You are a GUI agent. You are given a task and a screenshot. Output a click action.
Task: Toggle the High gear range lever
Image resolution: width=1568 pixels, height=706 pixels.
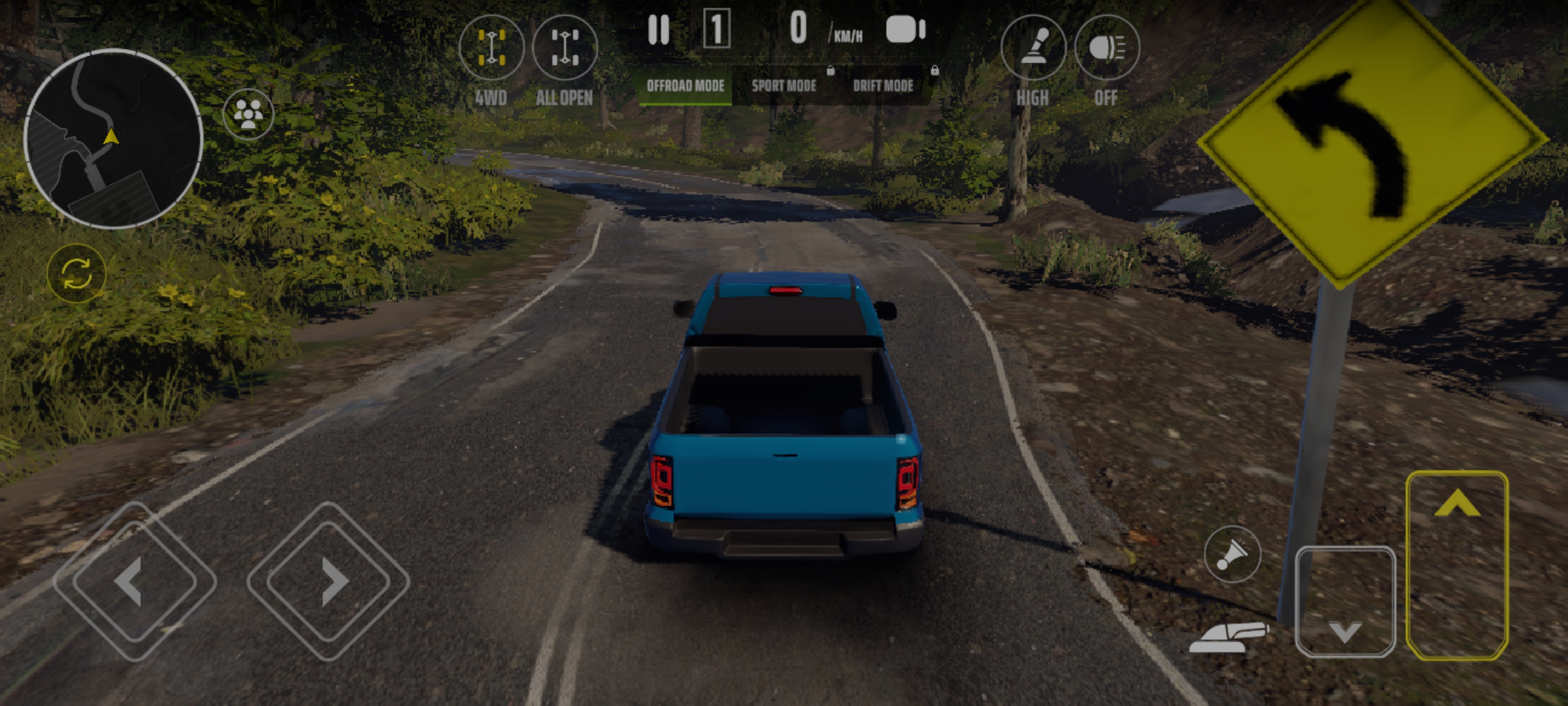pos(1033,48)
